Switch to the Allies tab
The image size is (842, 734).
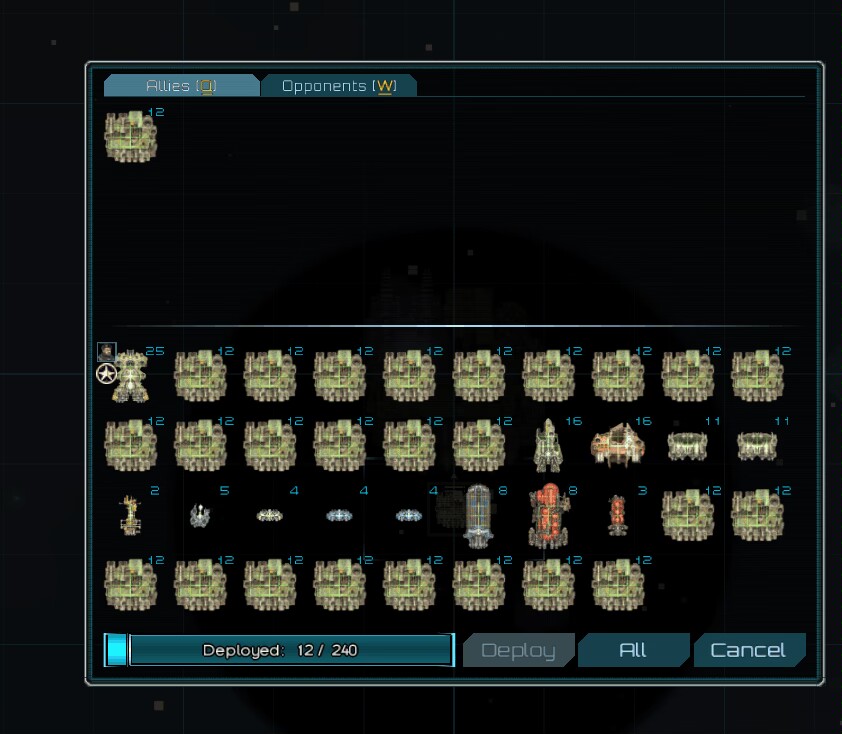click(x=181, y=86)
